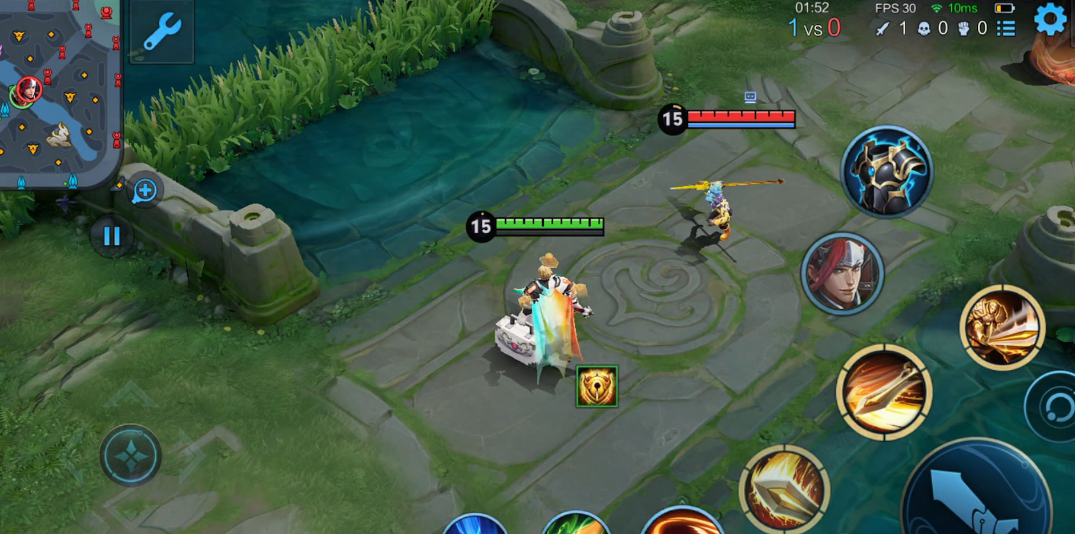Viewport: 1075px width, 534px height.
Task: Open the scoreboard list icon
Action: (x=1006, y=28)
